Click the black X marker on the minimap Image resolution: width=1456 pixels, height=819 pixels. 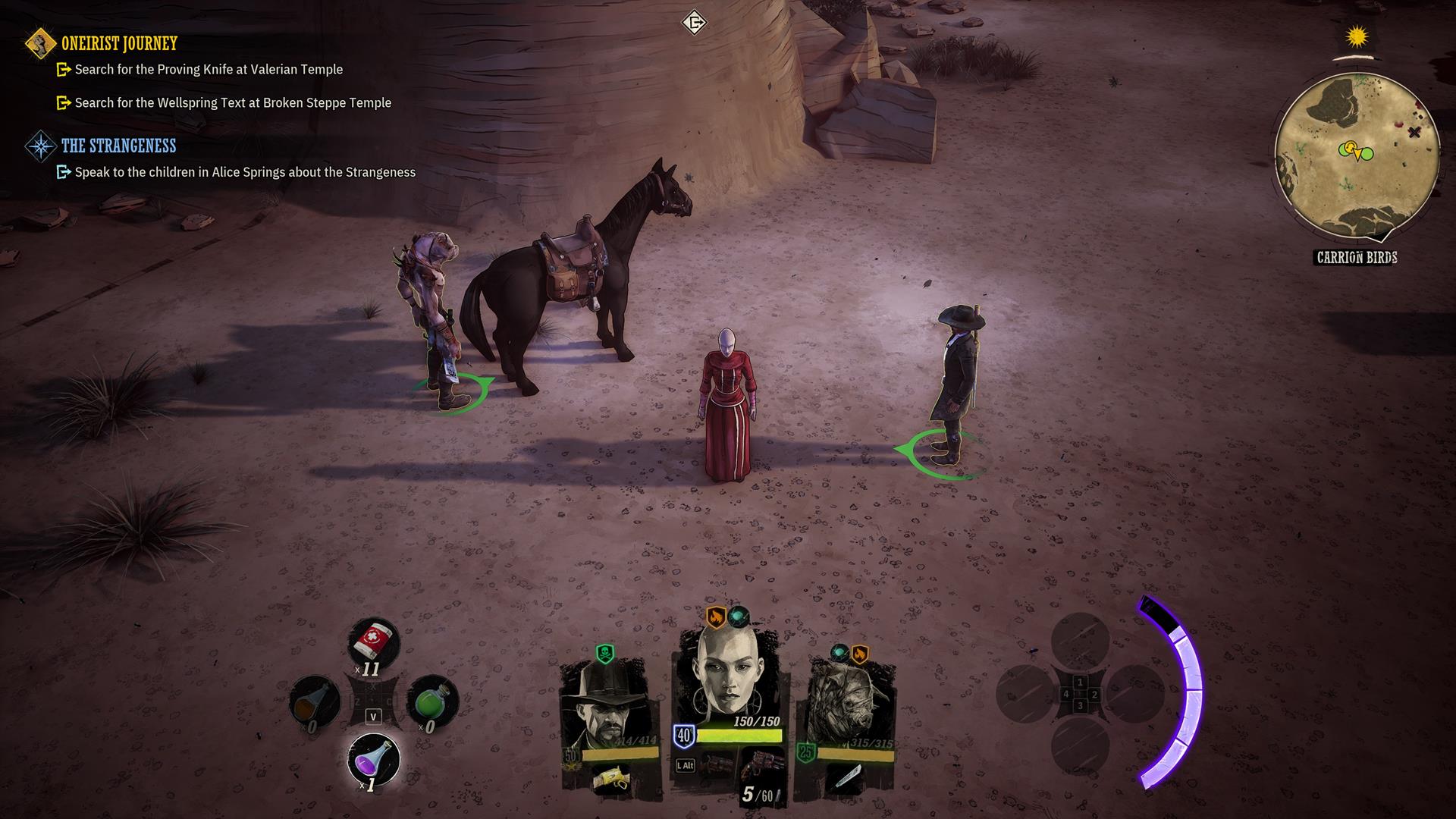(1414, 133)
